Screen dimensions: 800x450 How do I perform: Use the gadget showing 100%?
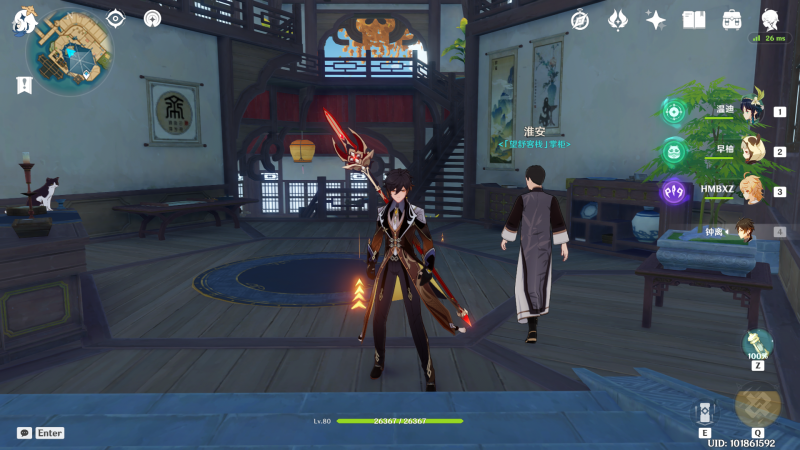pyautogui.click(x=758, y=345)
